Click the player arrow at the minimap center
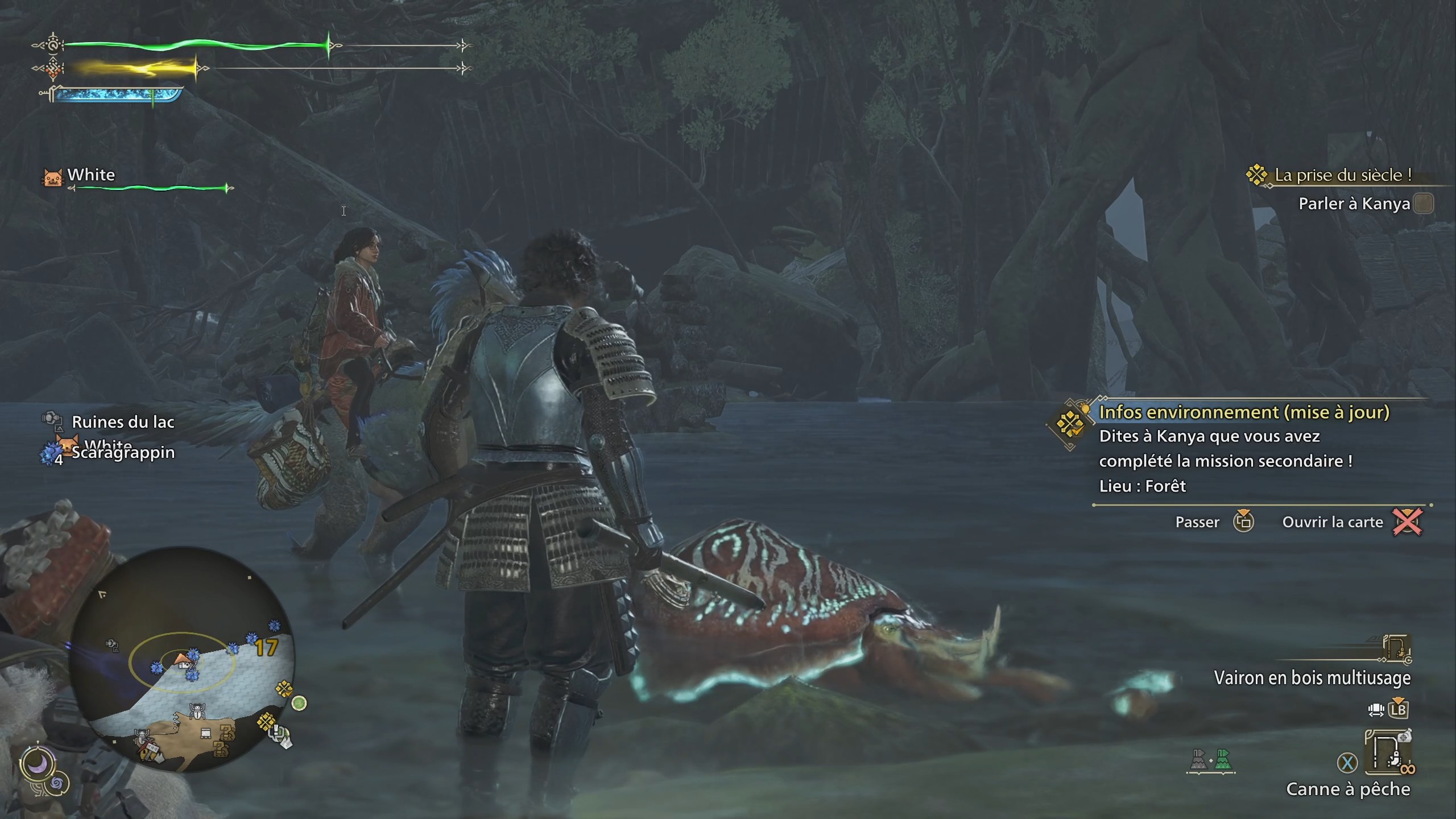1456x819 pixels. point(180,657)
